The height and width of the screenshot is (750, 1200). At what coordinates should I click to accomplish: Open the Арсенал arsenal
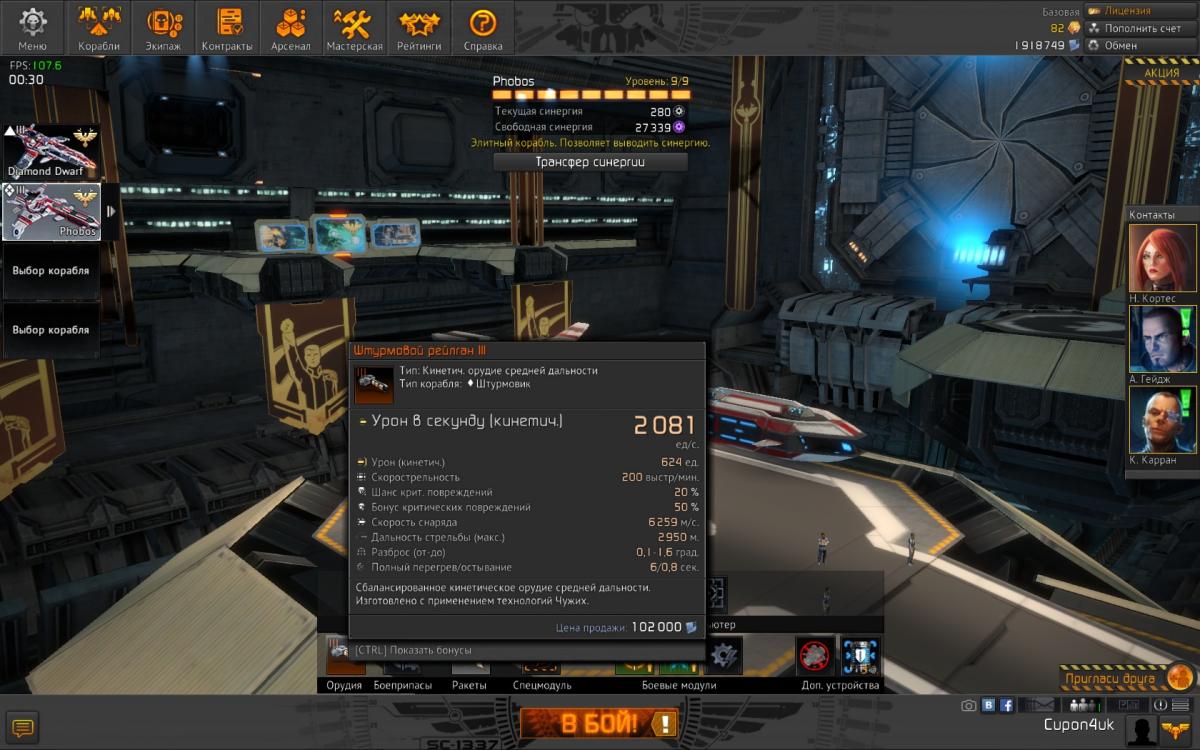tap(291, 28)
